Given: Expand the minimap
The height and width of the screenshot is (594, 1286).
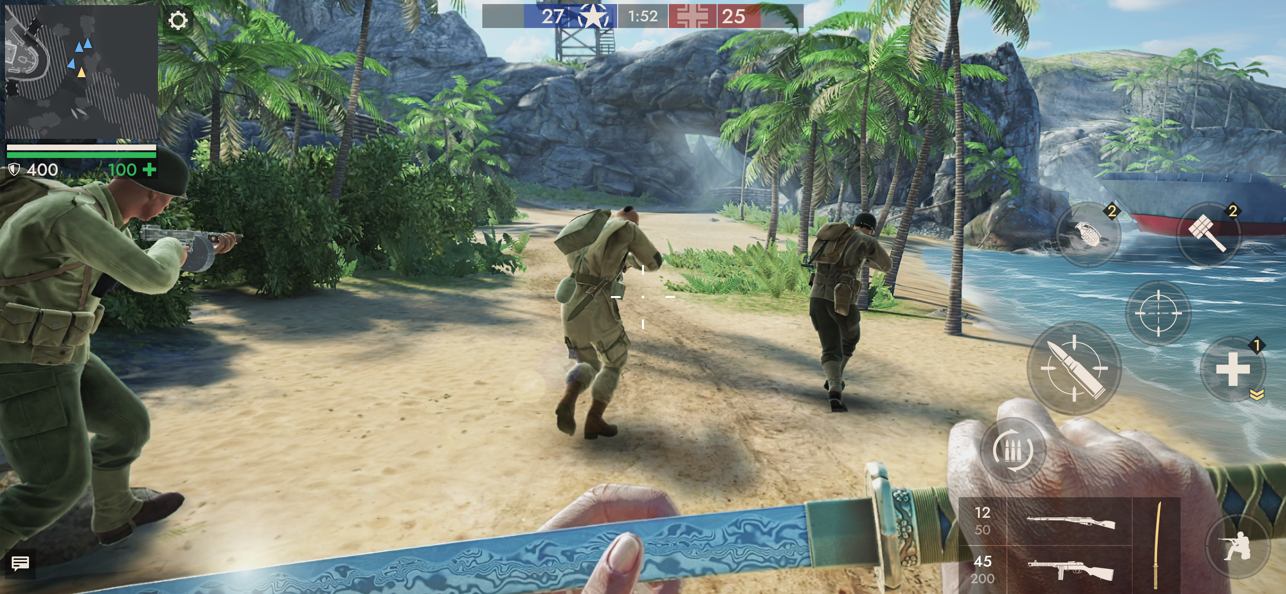Looking at the screenshot, I should (80, 72).
